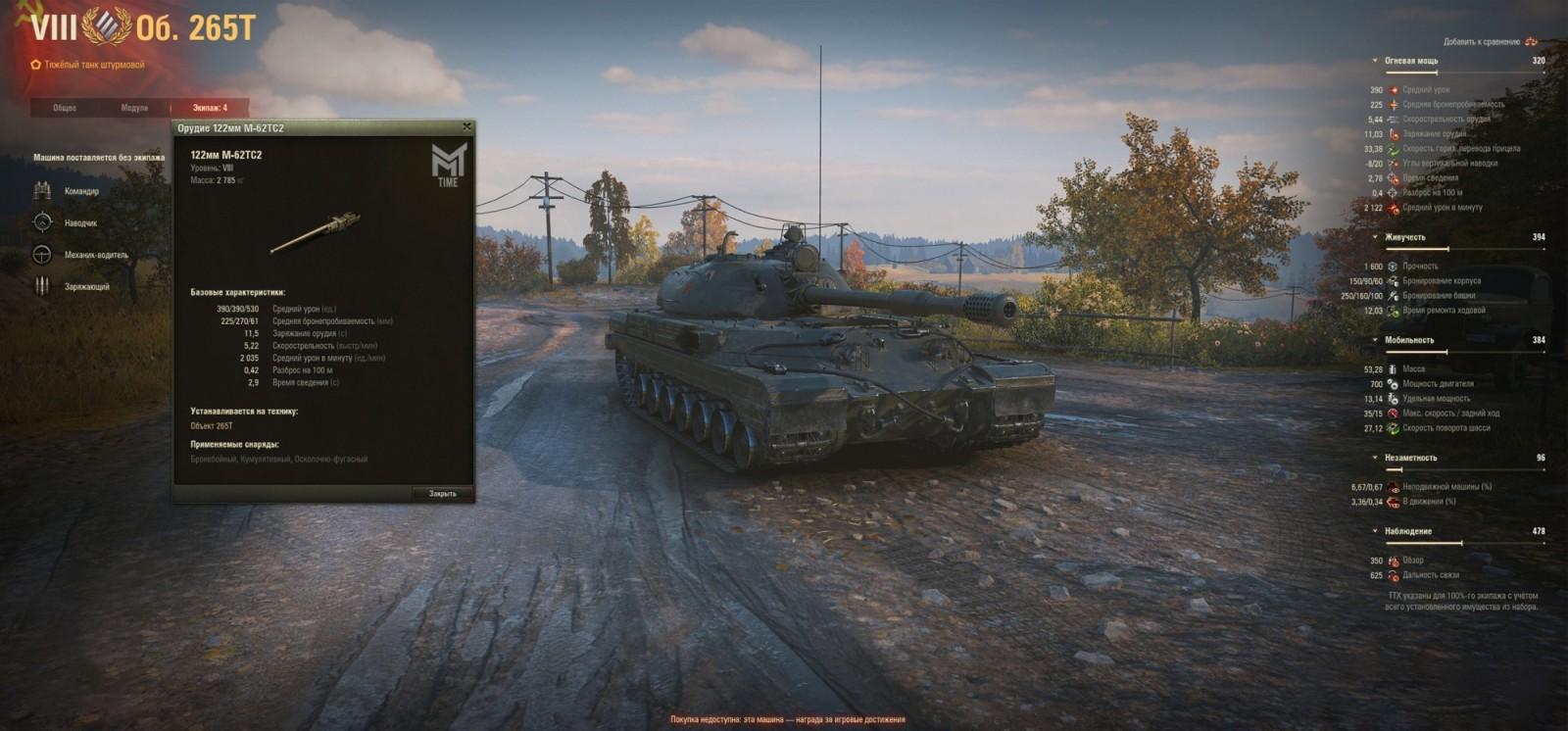The image size is (1568, 731).
Task: Click the Наводчик gunner sight icon
Action: click(x=42, y=222)
